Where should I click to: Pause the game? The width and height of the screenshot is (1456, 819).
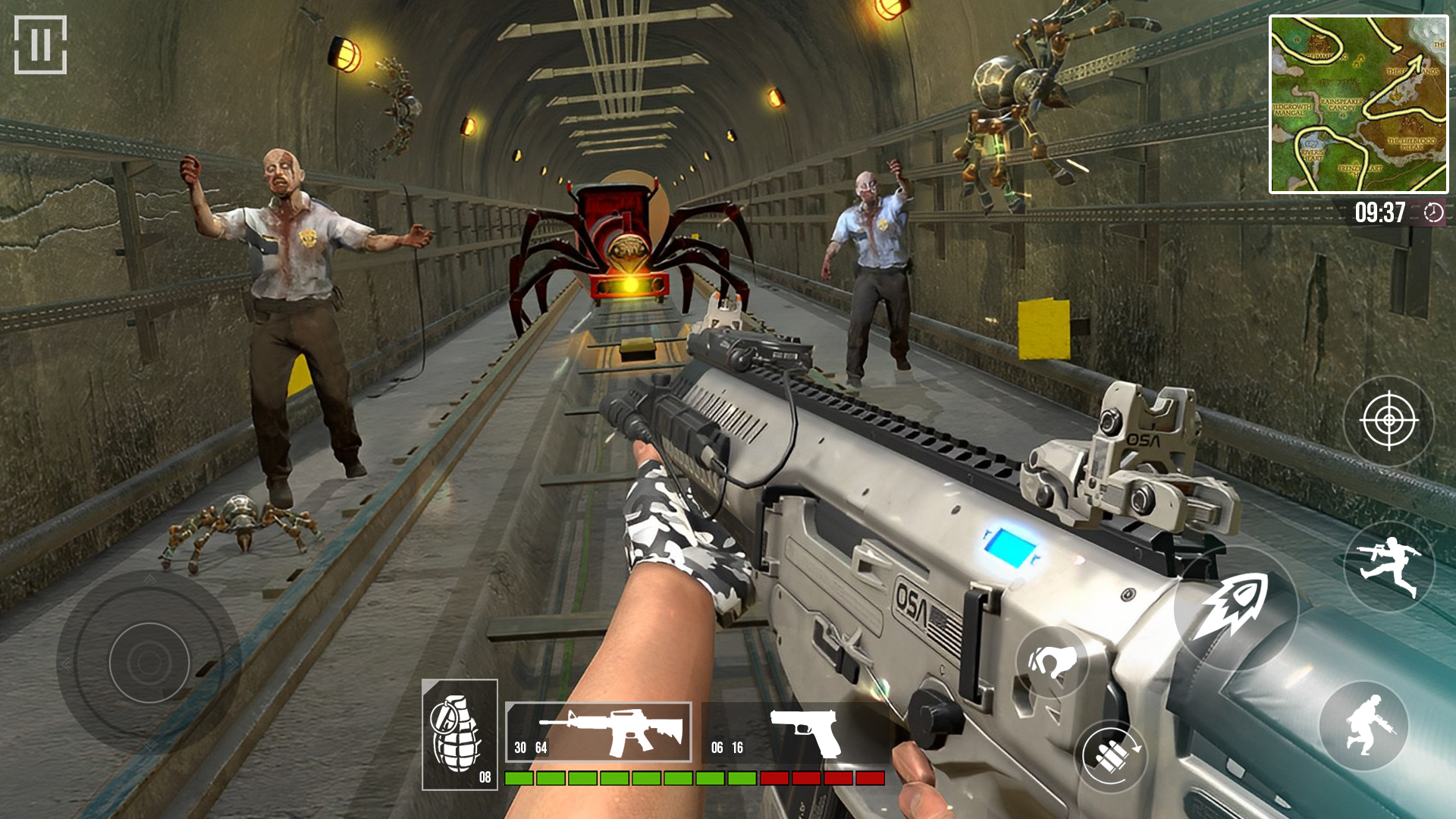[x=40, y=45]
